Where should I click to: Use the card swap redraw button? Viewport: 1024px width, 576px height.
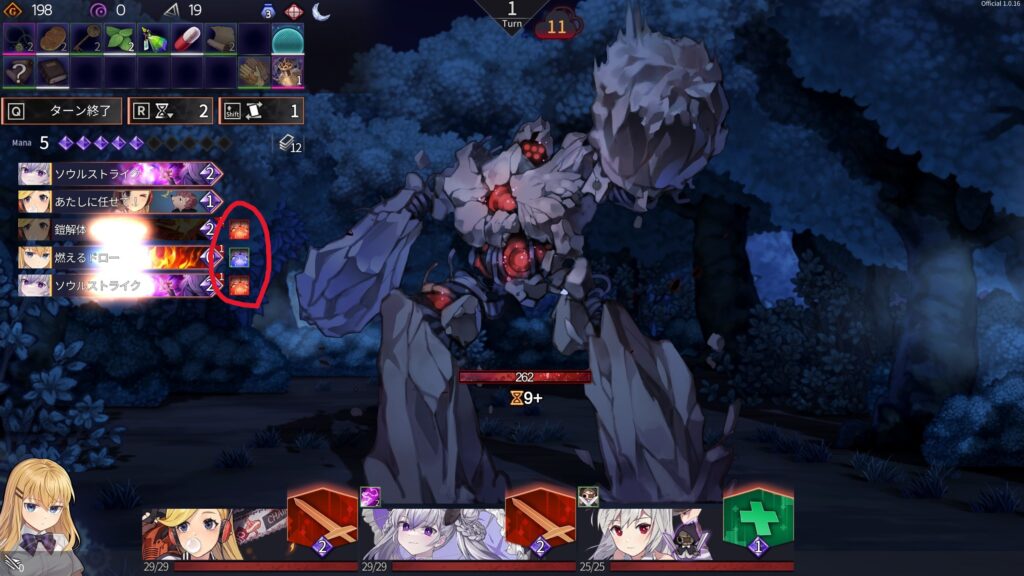[260, 110]
